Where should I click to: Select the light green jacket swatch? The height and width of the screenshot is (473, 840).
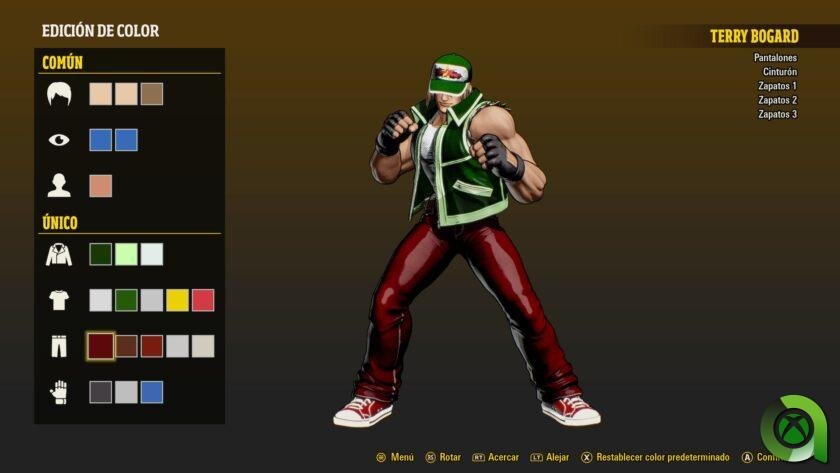[126, 254]
